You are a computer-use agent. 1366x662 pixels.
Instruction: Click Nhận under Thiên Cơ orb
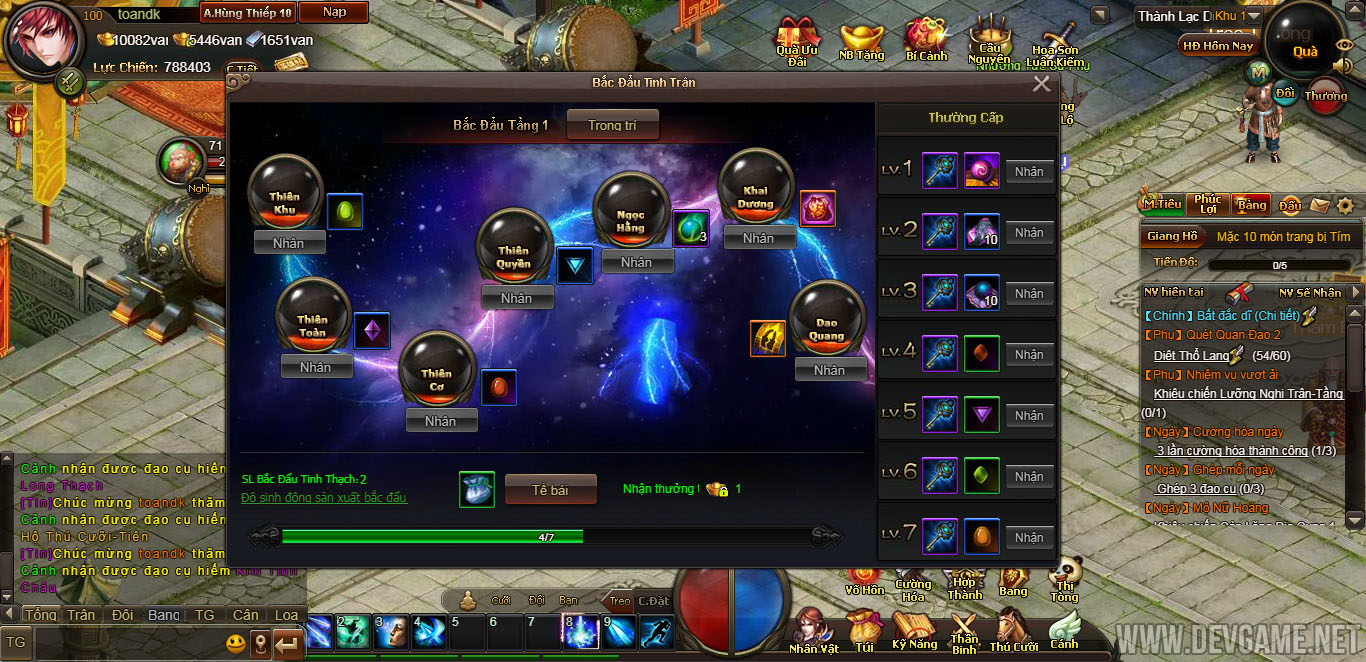tap(440, 421)
